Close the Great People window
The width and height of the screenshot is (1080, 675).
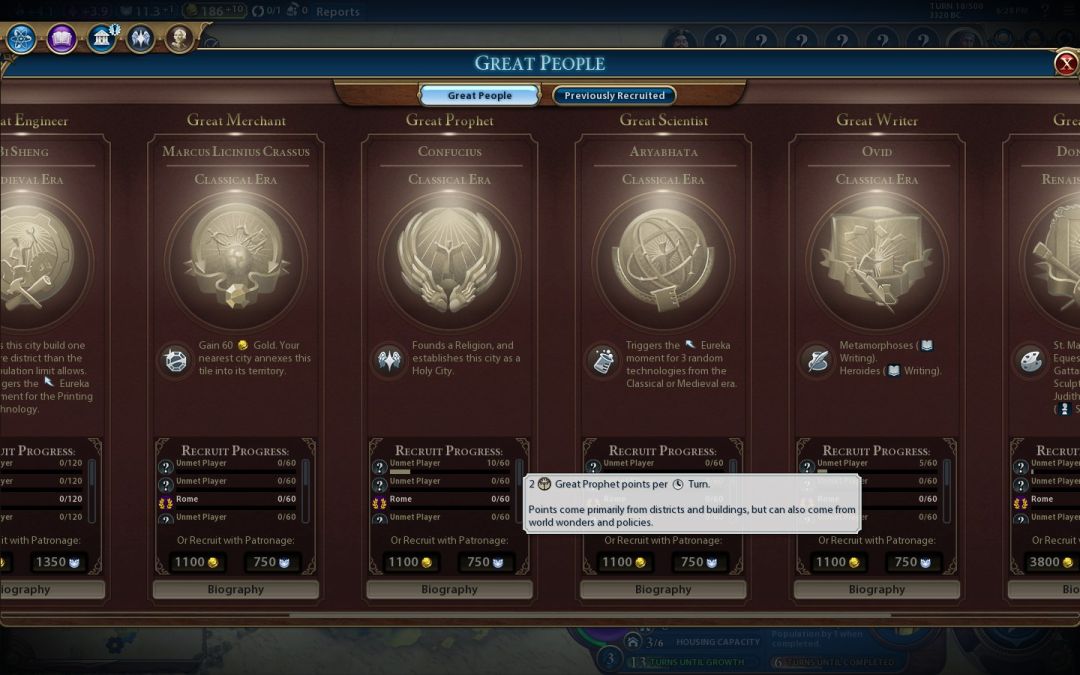(1065, 64)
